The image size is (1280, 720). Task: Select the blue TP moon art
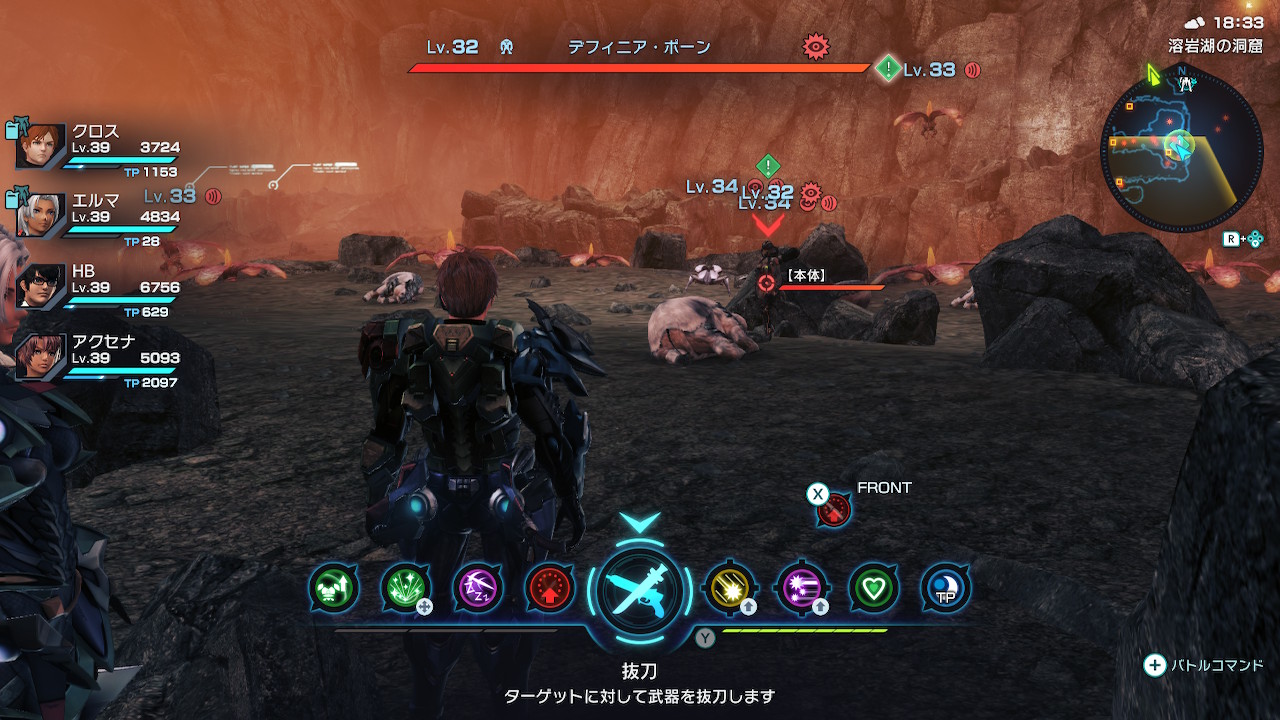944,588
